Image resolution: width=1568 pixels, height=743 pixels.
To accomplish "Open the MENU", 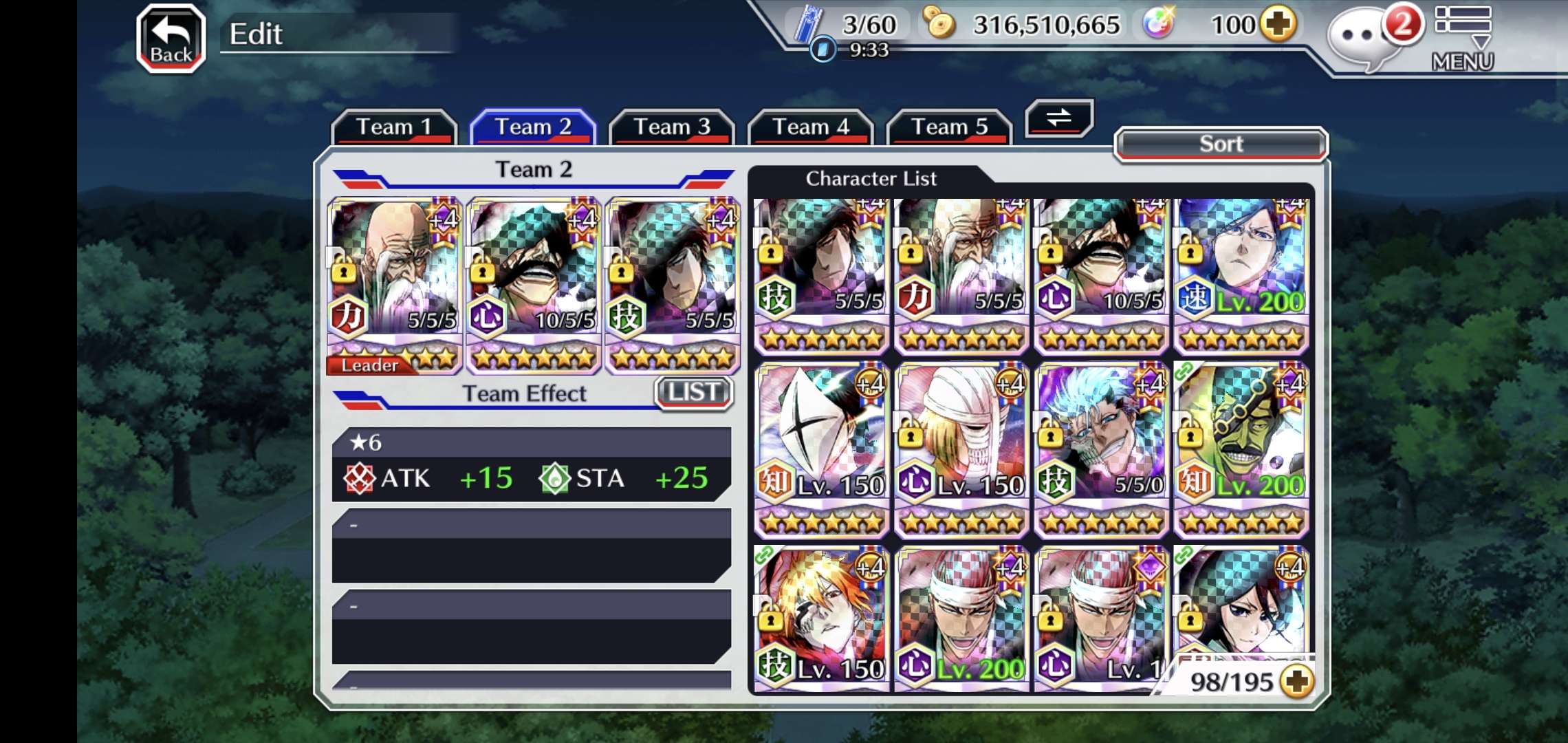I will (1463, 39).
